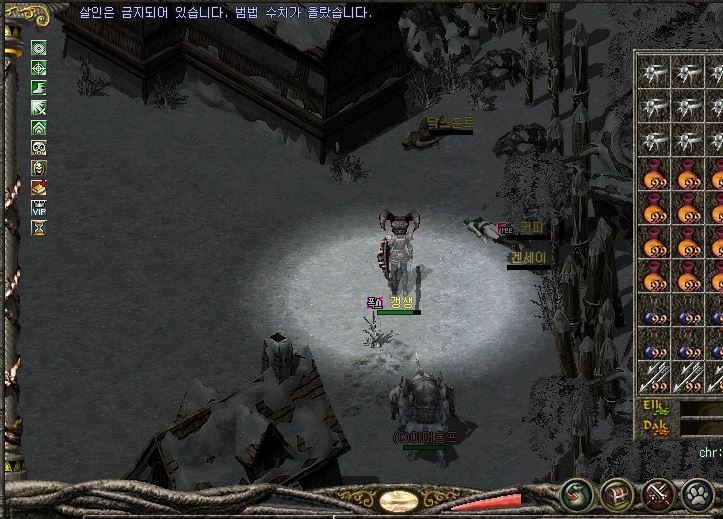Click the Elk currency label
The image size is (723, 519).
(654, 406)
